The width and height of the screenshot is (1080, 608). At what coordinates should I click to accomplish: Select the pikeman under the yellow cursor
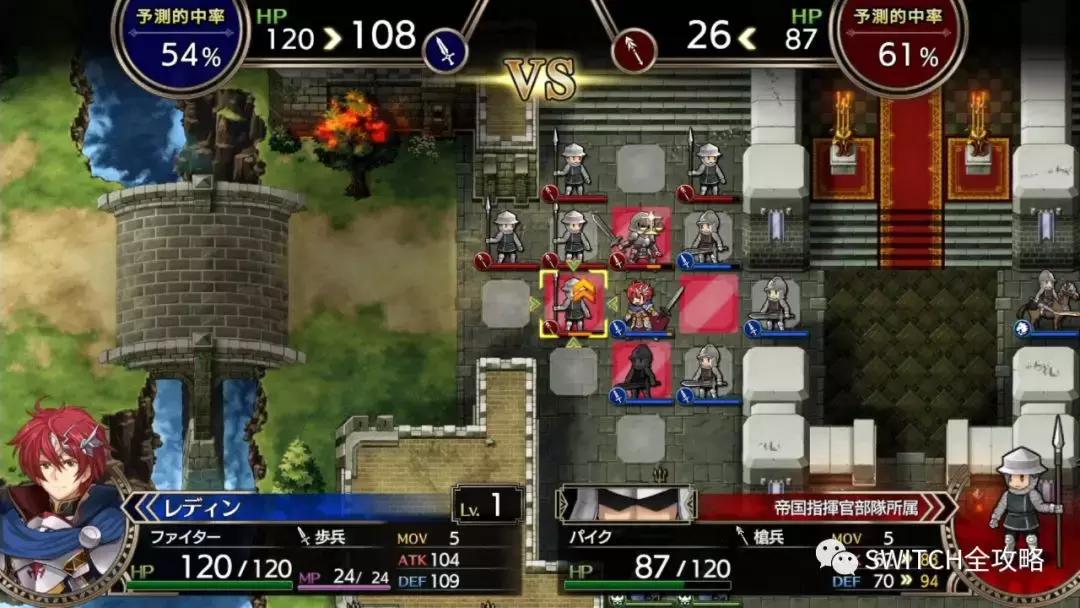coord(574,303)
